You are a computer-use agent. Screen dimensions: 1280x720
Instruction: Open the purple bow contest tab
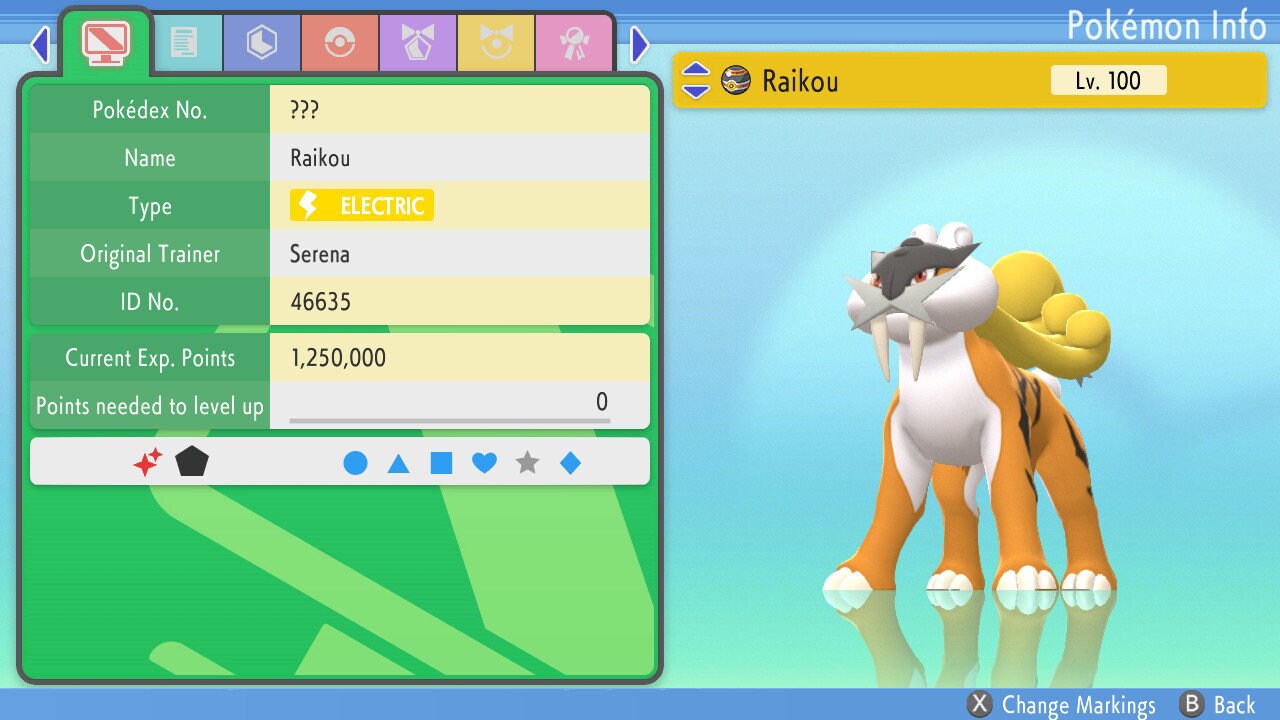click(x=418, y=43)
